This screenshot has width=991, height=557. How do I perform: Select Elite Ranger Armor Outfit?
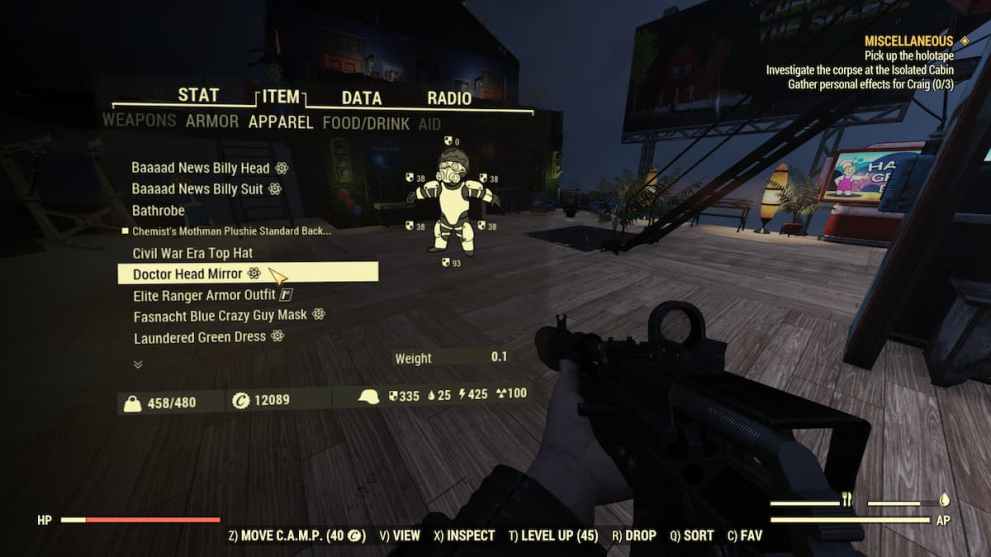204,295
